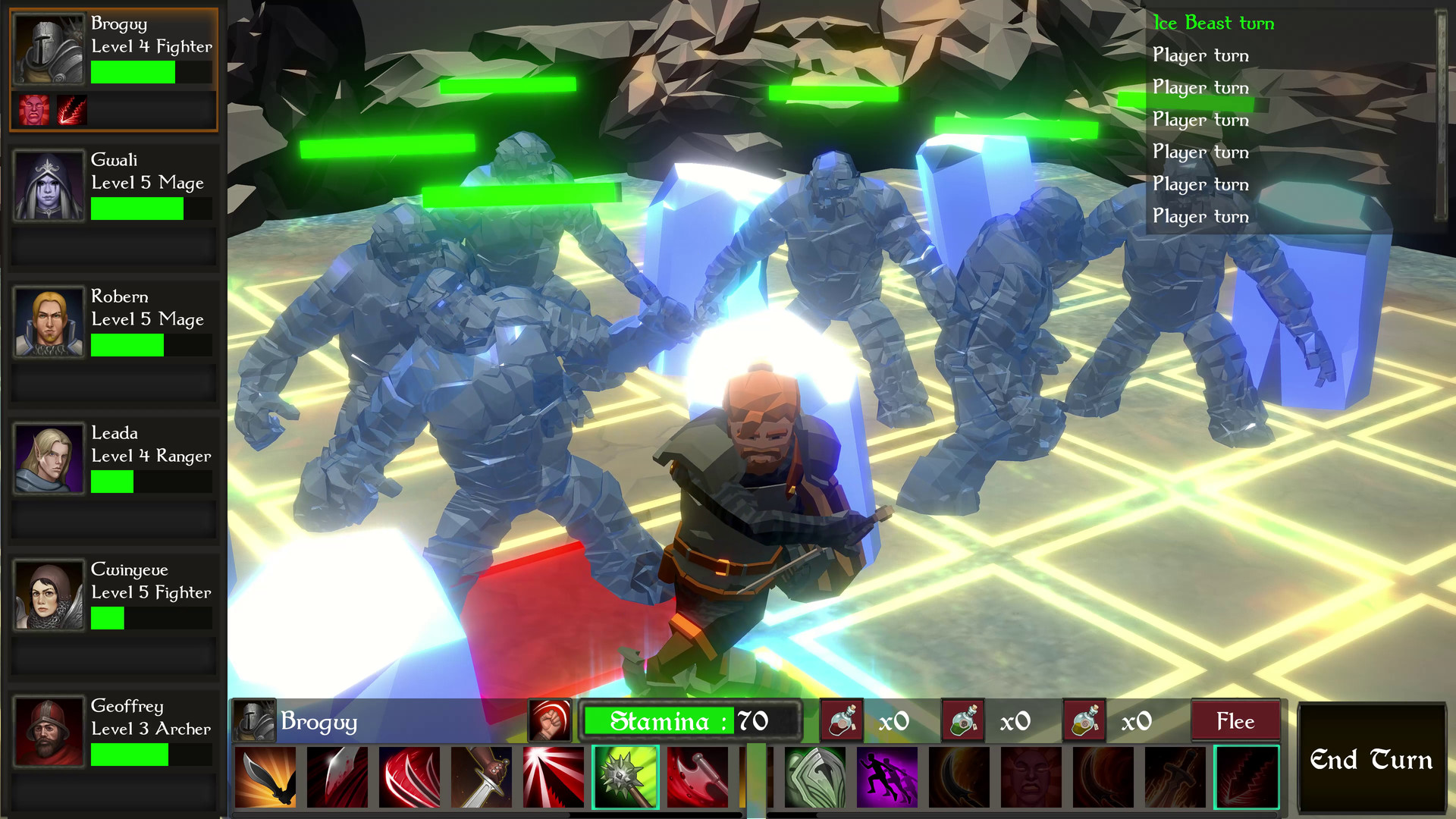The height and width of the screenshot is (819, 1456).
Task: Click the Flee button
Action: [x=1235, y=721]
